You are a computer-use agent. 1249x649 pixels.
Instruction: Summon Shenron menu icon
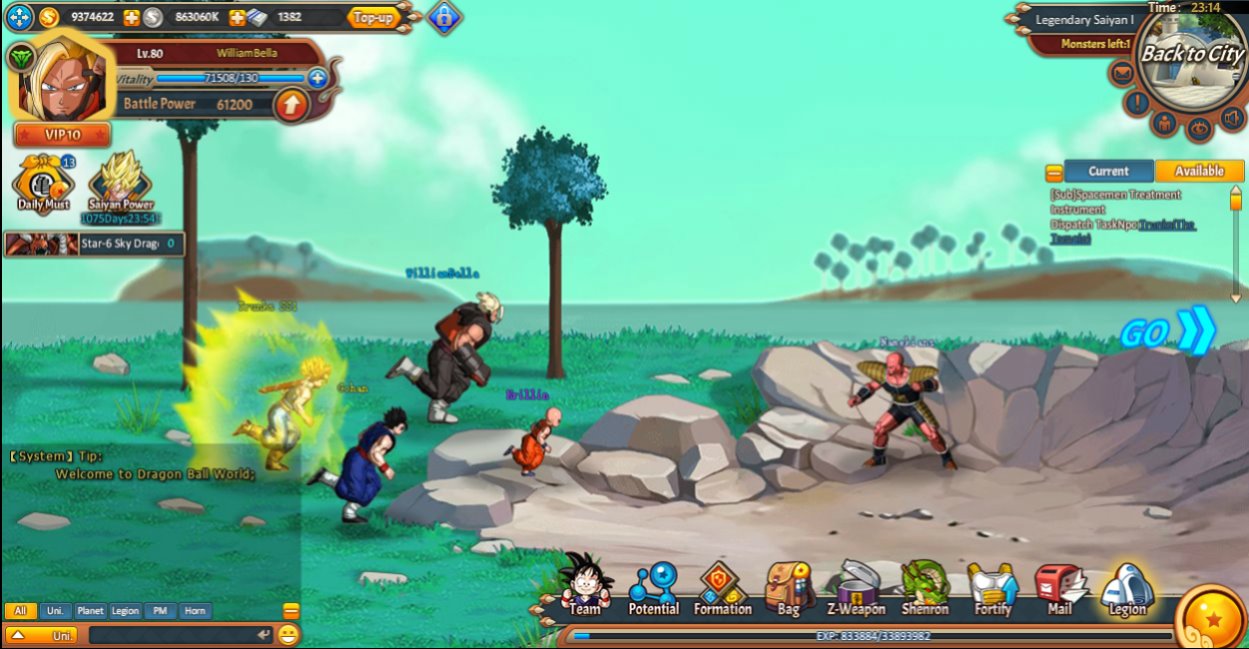click(x=925, y=588)
